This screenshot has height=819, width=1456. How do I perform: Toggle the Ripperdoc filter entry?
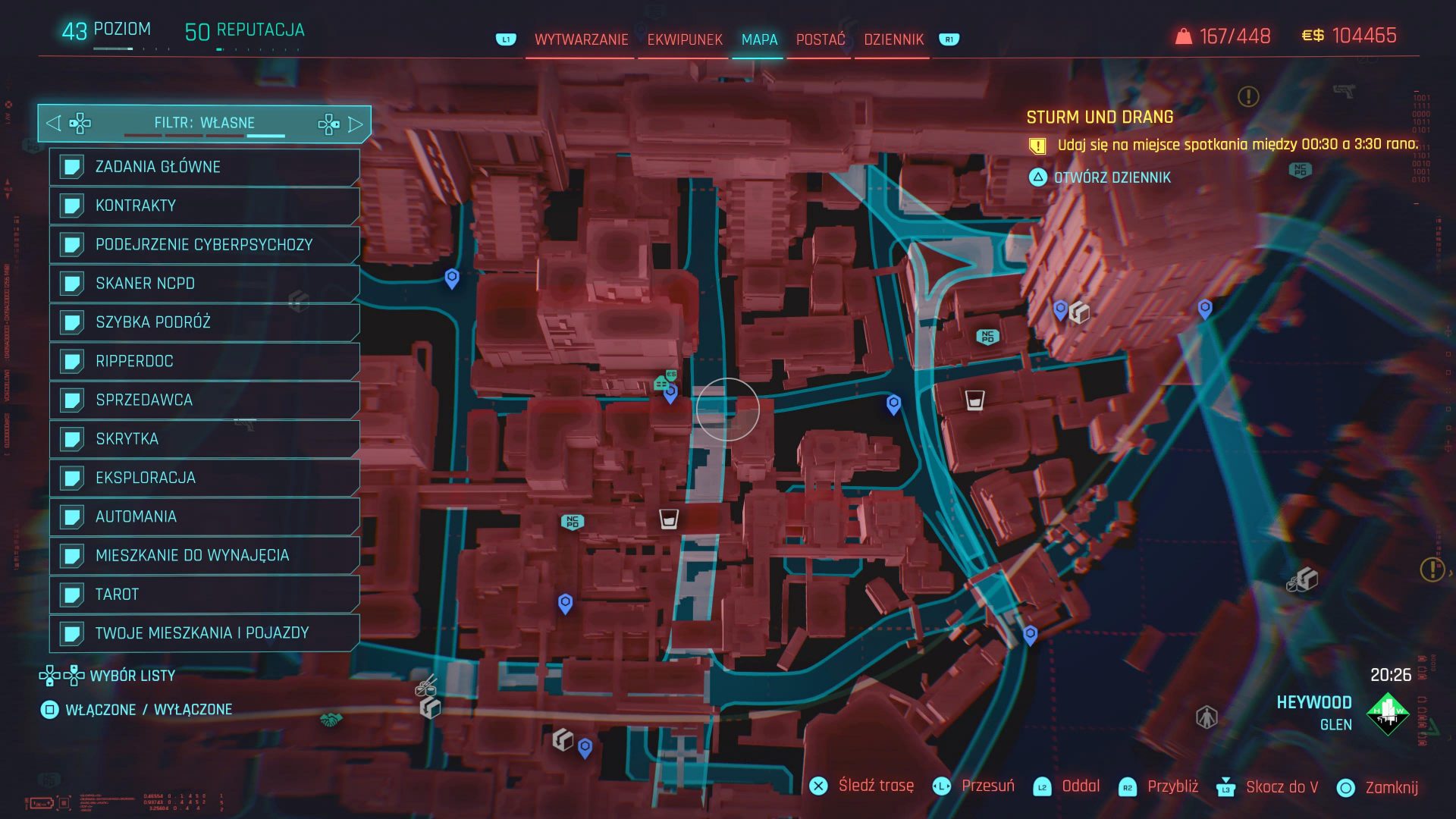coord(204,361)
